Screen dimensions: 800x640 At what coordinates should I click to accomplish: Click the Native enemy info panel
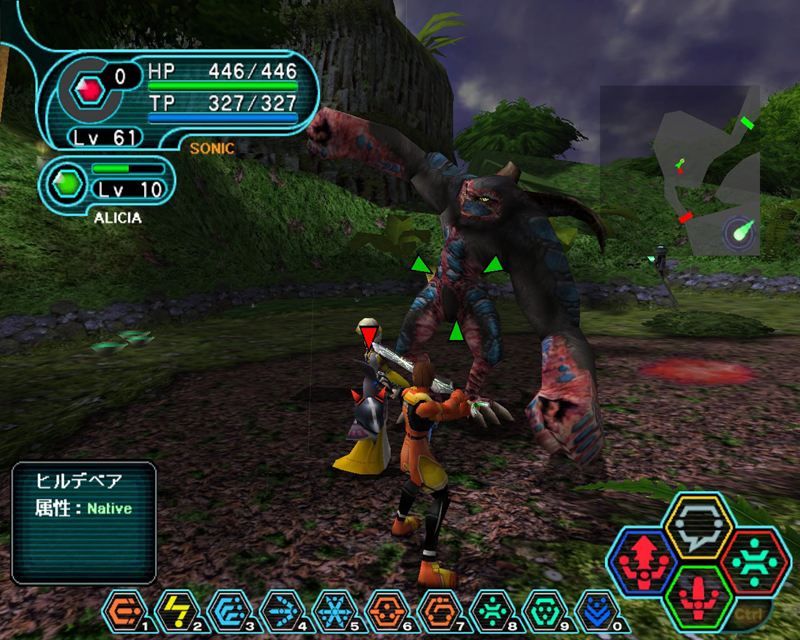(84, 522)
